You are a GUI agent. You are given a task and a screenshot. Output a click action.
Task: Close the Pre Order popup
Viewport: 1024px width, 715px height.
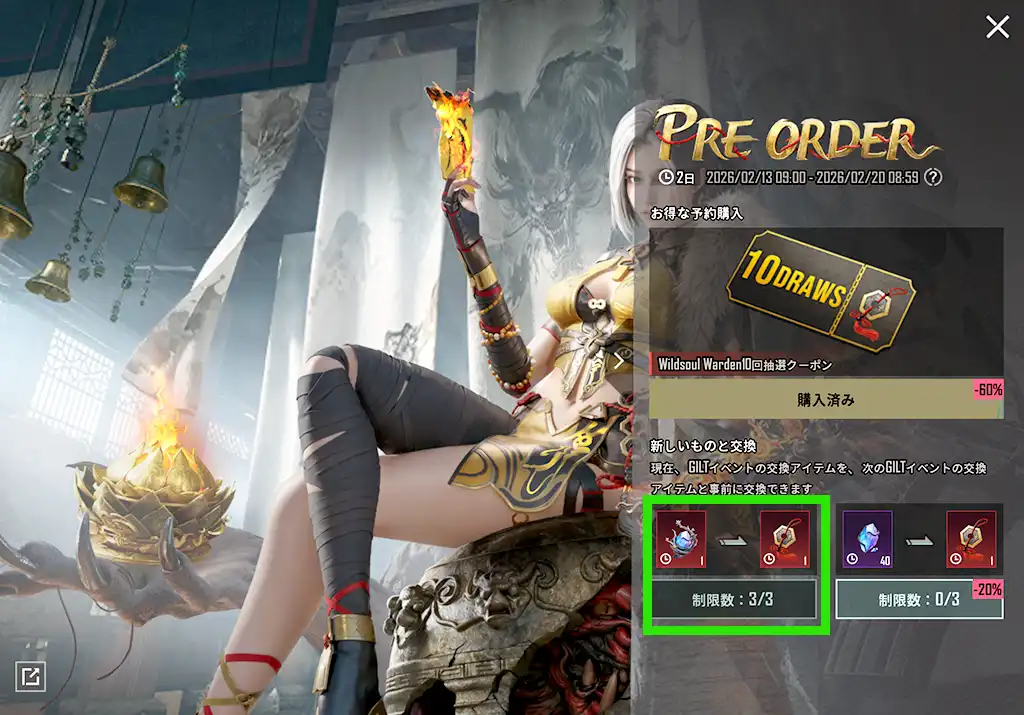click(997, 27)
